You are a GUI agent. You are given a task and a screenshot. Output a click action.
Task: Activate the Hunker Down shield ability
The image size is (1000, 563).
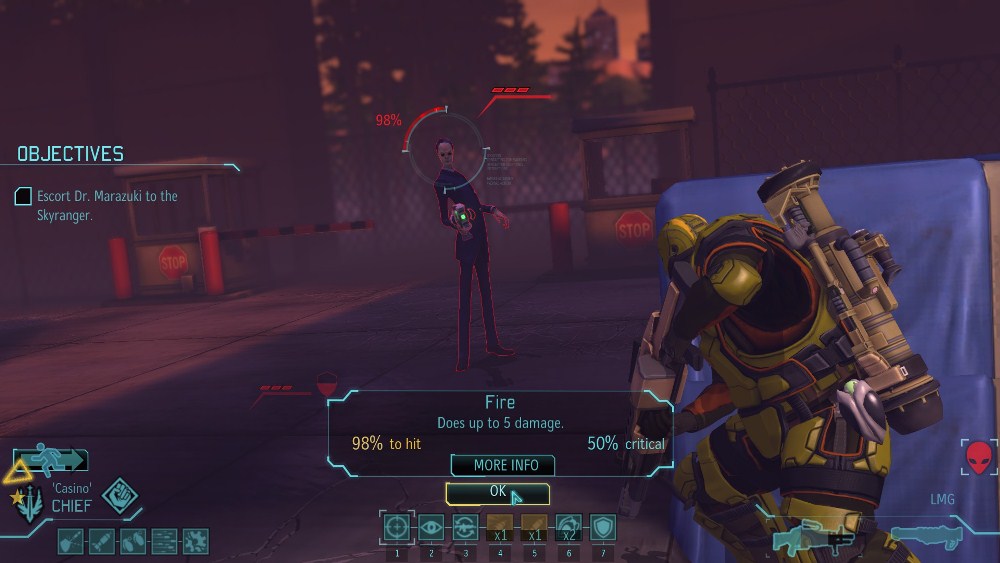coord(602,527)
